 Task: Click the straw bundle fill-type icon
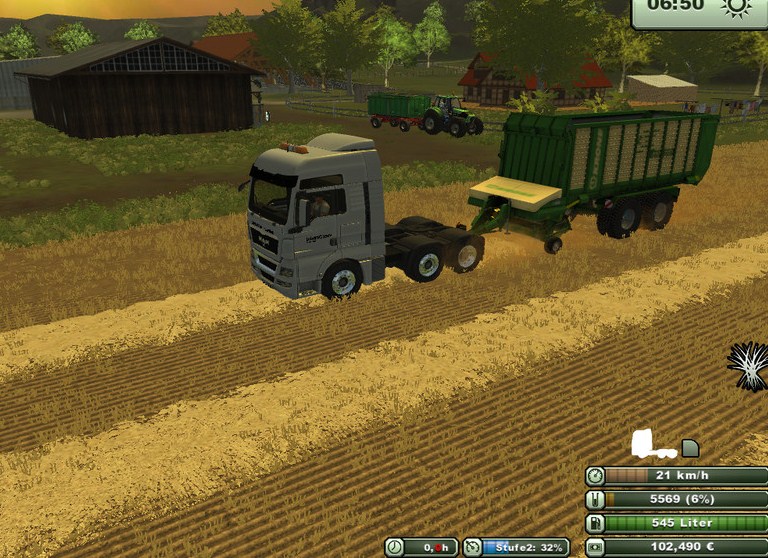coord(748,365)
